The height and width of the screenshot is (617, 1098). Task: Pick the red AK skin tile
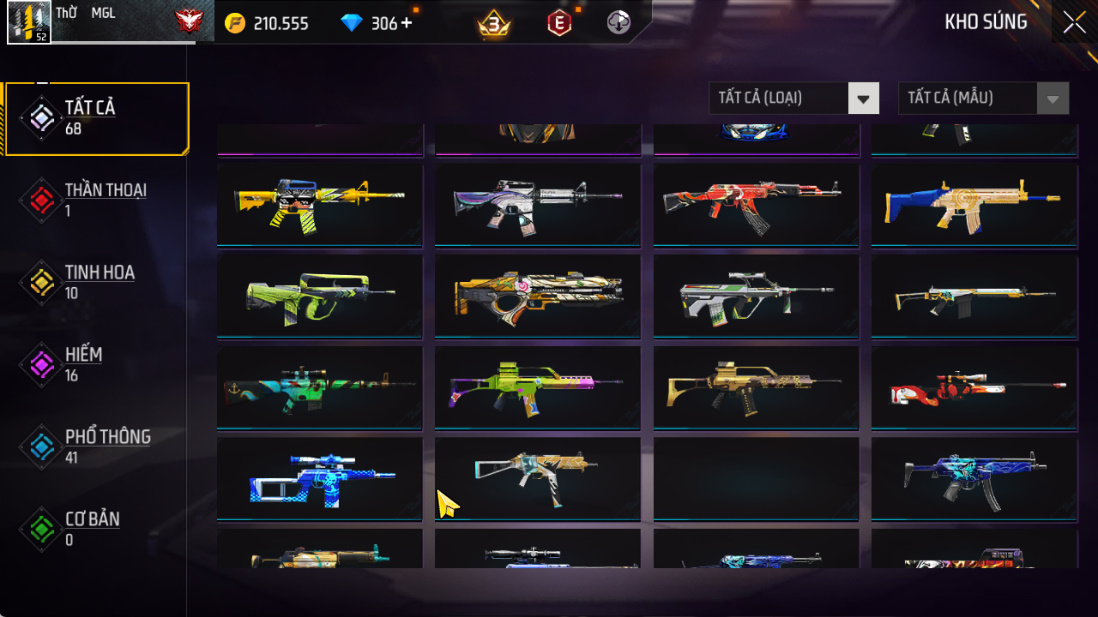pyautogui.click(x=756, y=204)
